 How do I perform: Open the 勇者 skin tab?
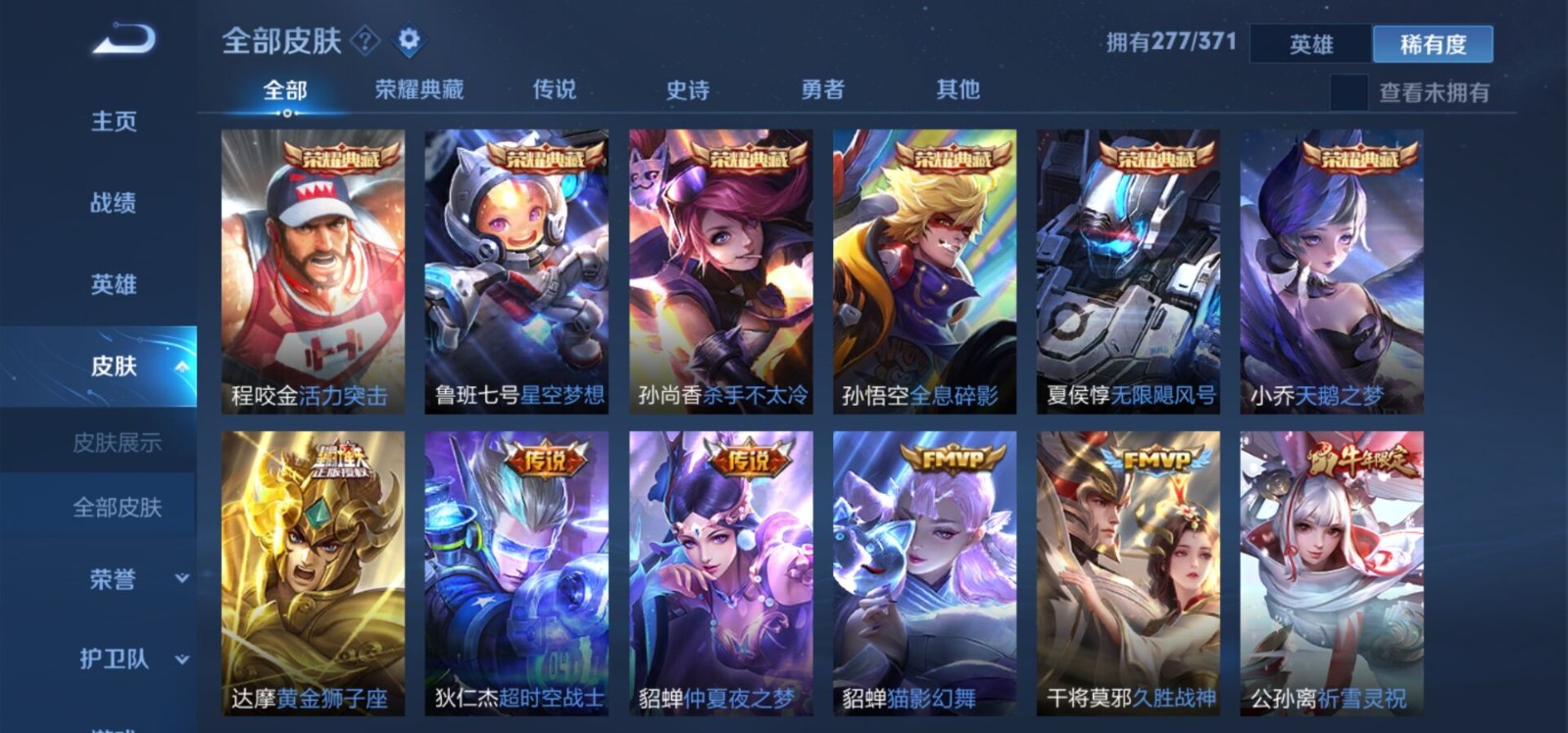point(823,91)
